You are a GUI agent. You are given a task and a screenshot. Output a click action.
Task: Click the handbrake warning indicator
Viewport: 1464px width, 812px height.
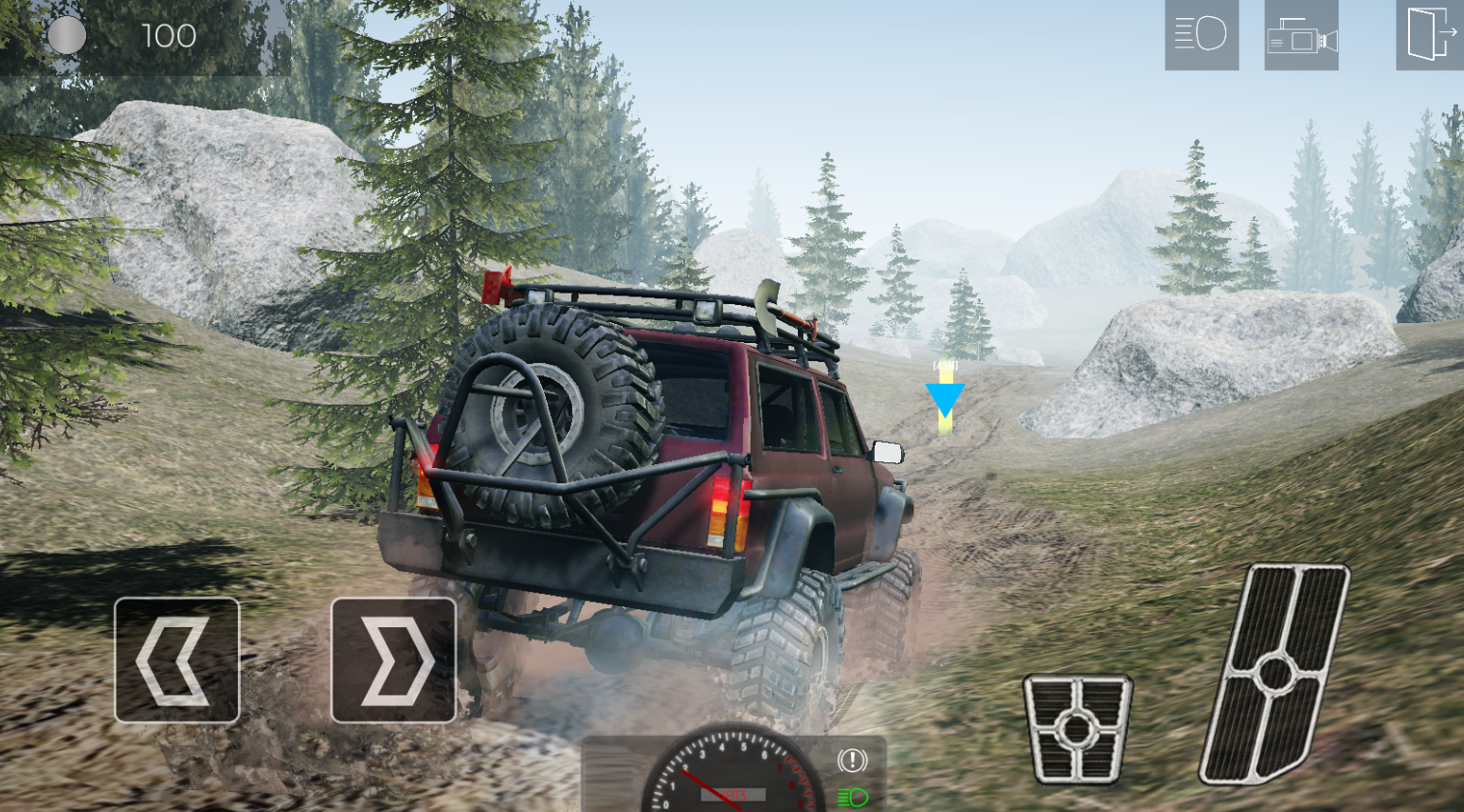point(853,761)
